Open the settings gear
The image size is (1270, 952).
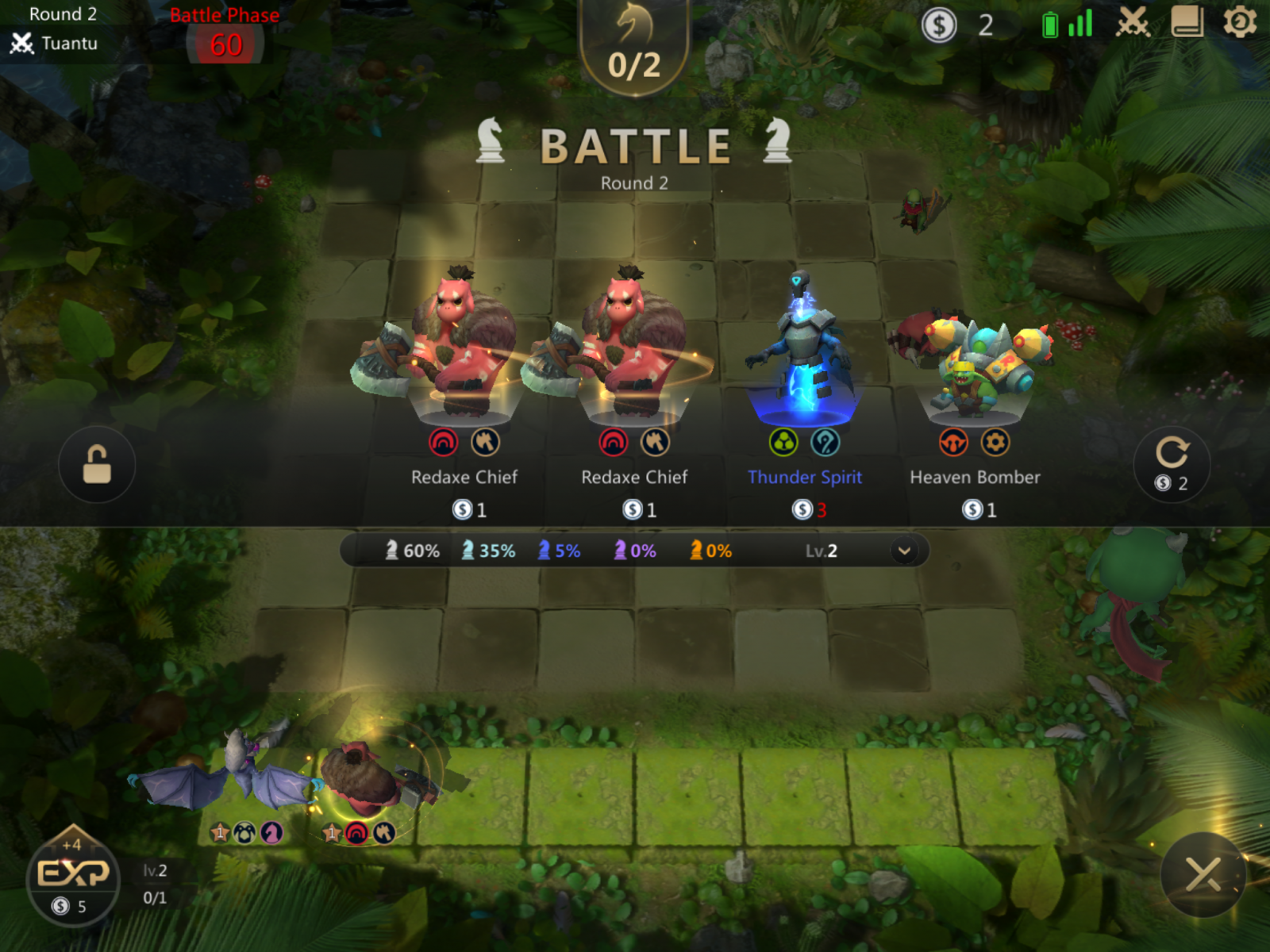(1239, 23)
